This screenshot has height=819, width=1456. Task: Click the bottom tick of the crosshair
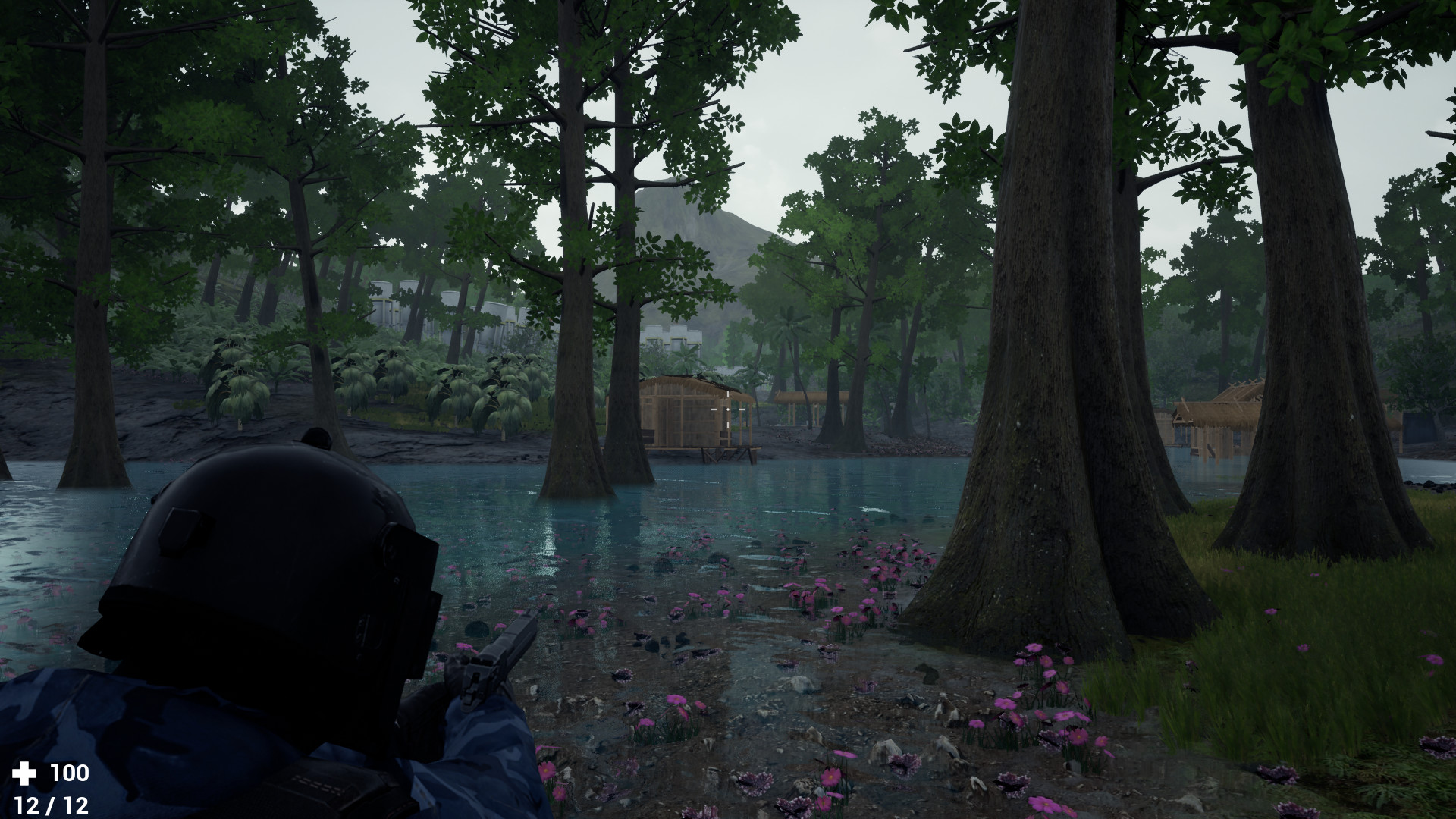click(x=728, y=425)
